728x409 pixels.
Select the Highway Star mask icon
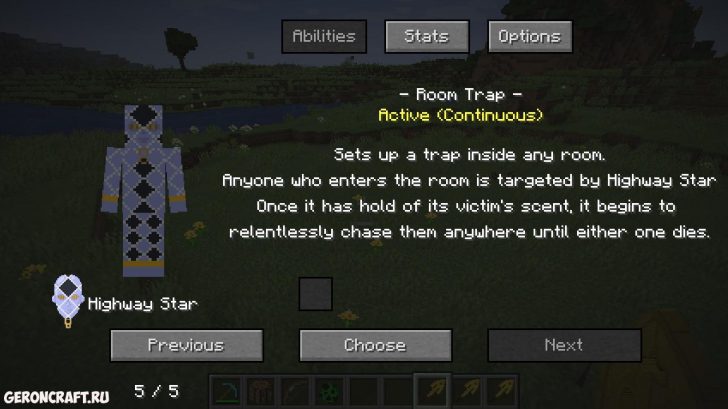(68, 300)
